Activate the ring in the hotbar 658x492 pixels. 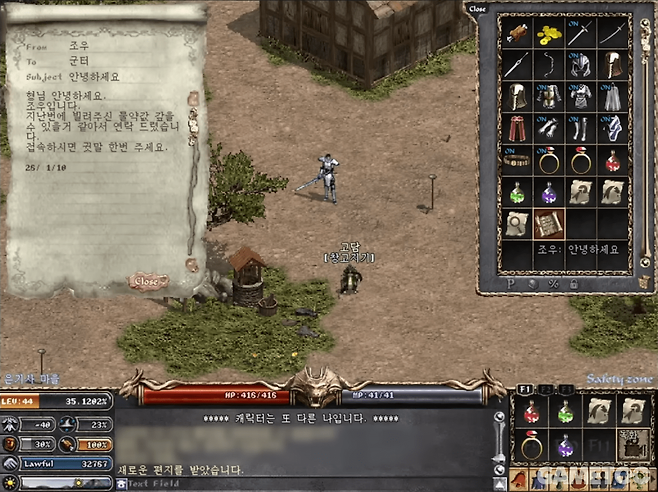(x=534, y=444)
